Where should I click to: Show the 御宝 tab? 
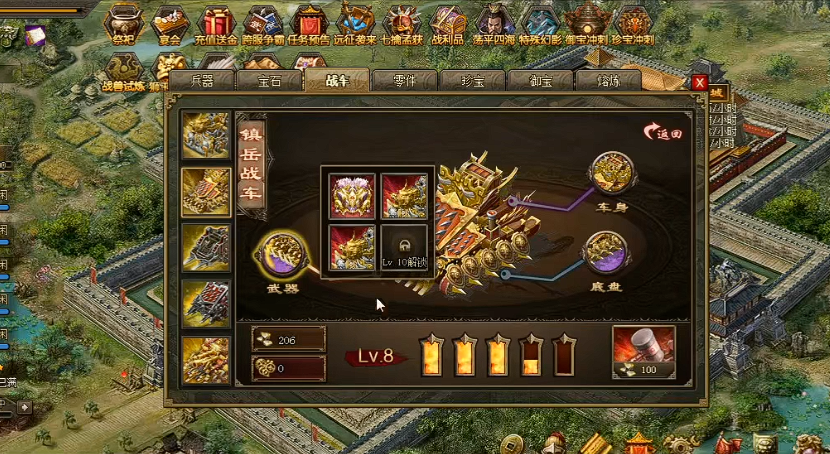[541, 81]
